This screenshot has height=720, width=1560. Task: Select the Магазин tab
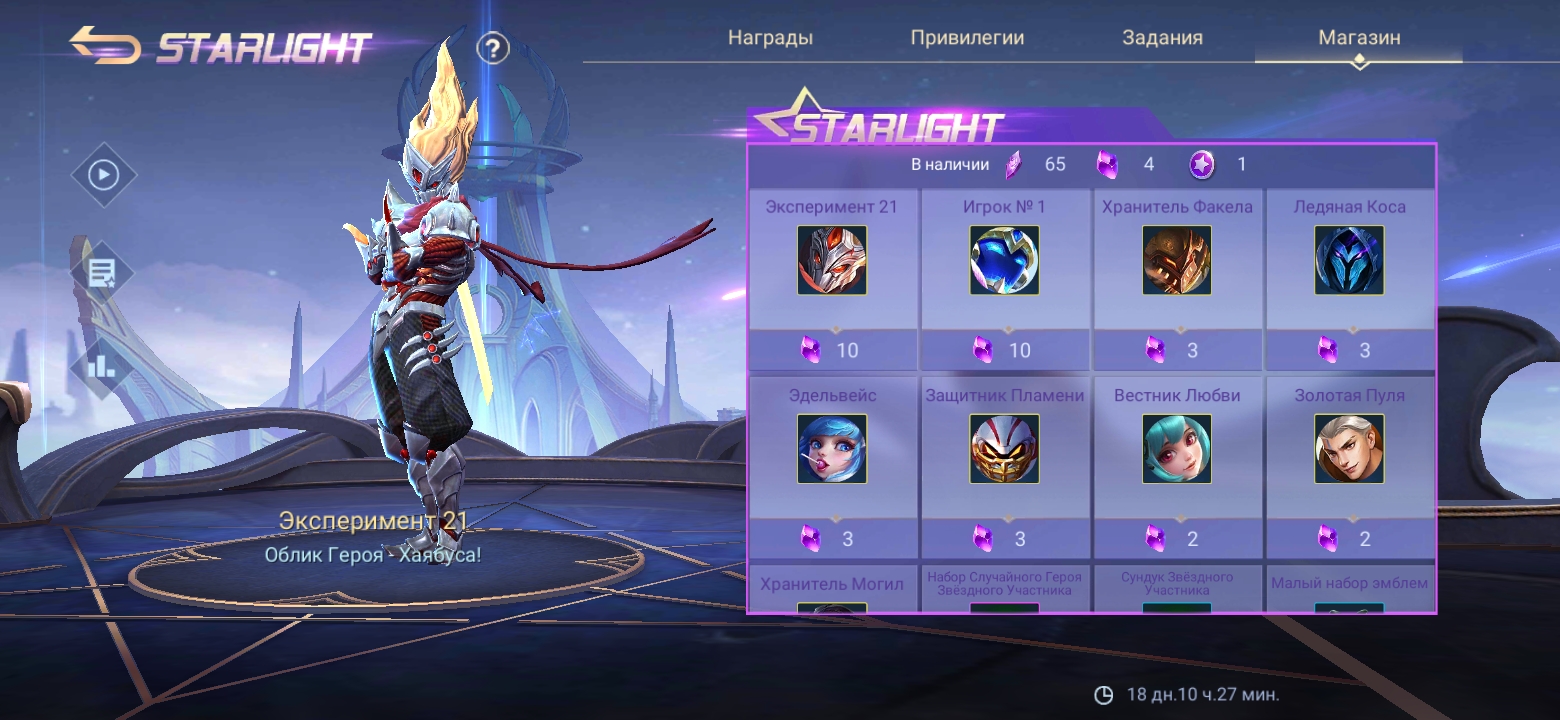point(1359,38)
